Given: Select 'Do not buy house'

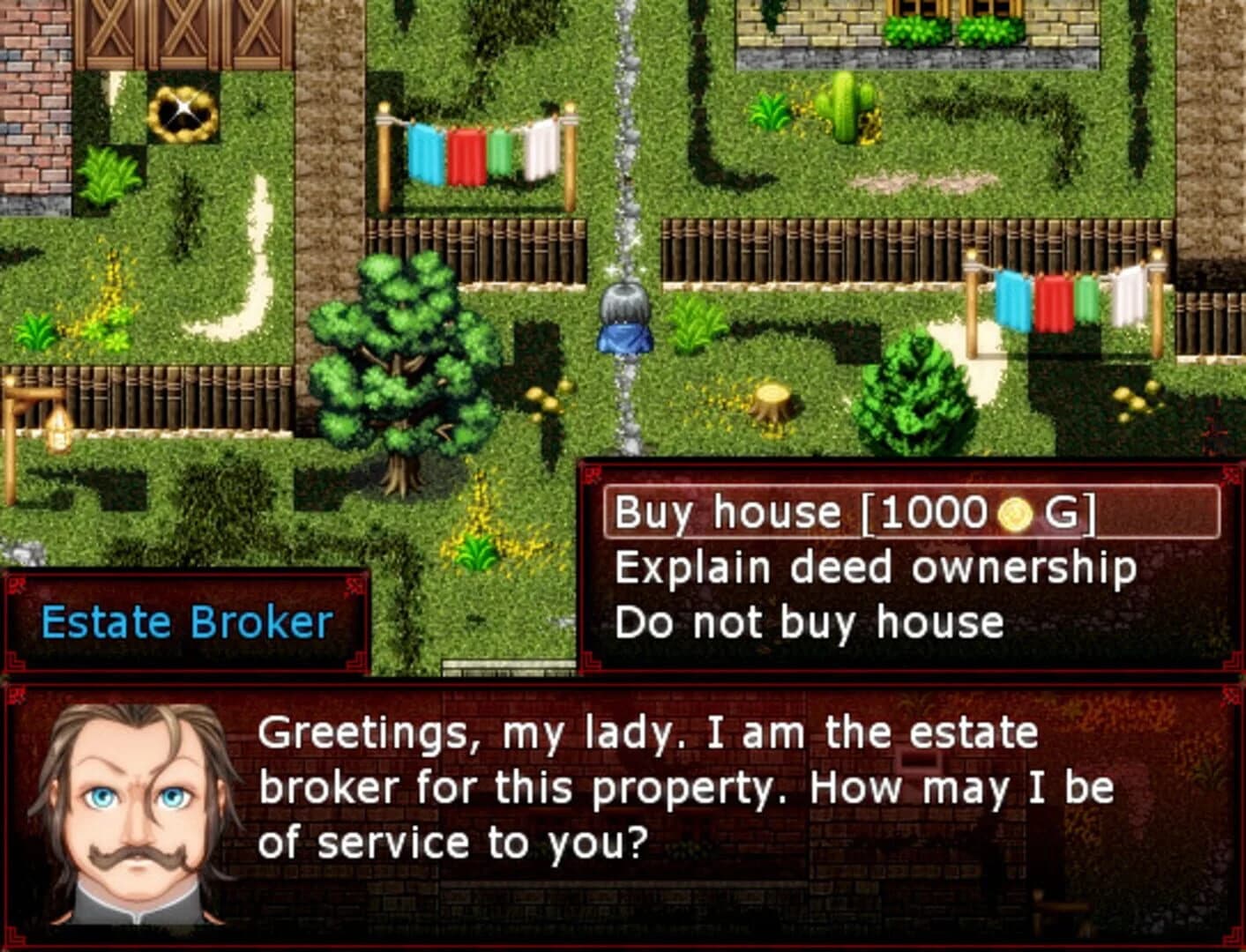Looking at the screenshot, I should click(x=810, y=621).
